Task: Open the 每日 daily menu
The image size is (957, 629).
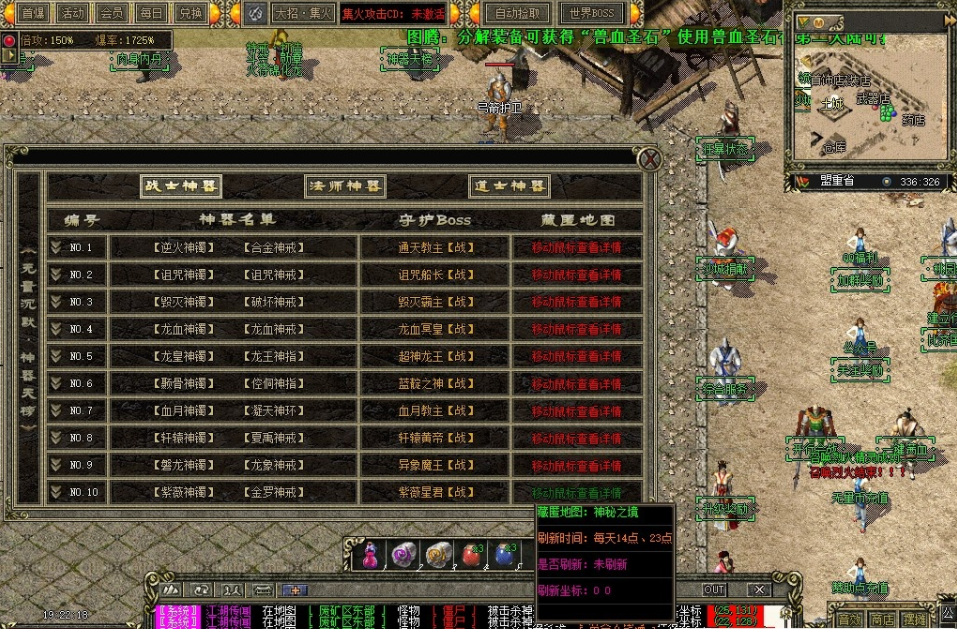Action: [x=150, y=13]
